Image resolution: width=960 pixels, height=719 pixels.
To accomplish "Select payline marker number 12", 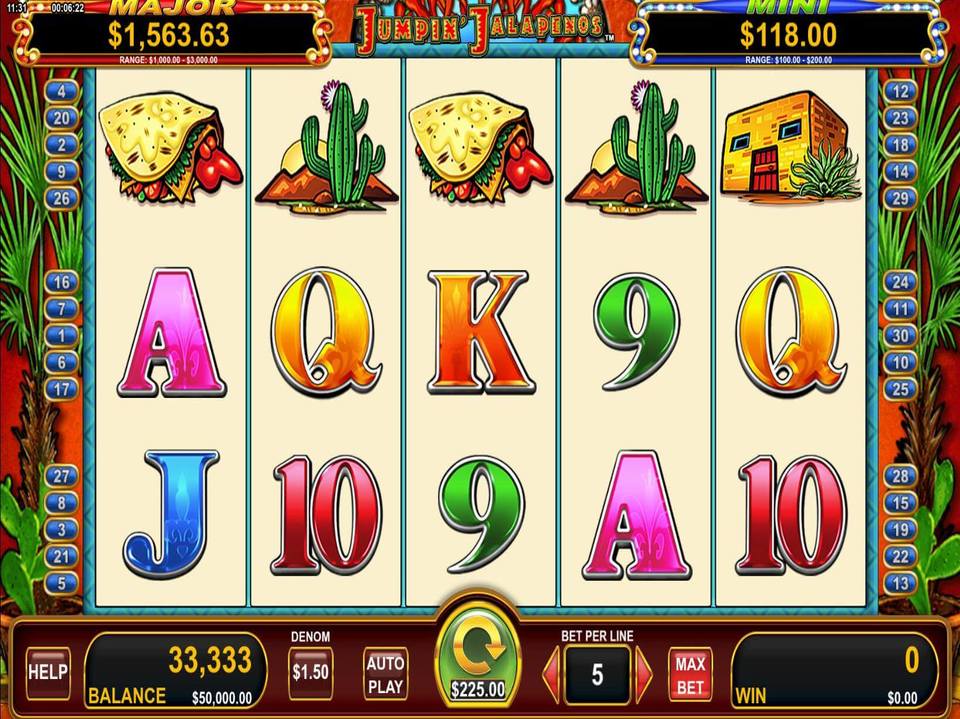I will pyautogui.click(x=900, y=91).
